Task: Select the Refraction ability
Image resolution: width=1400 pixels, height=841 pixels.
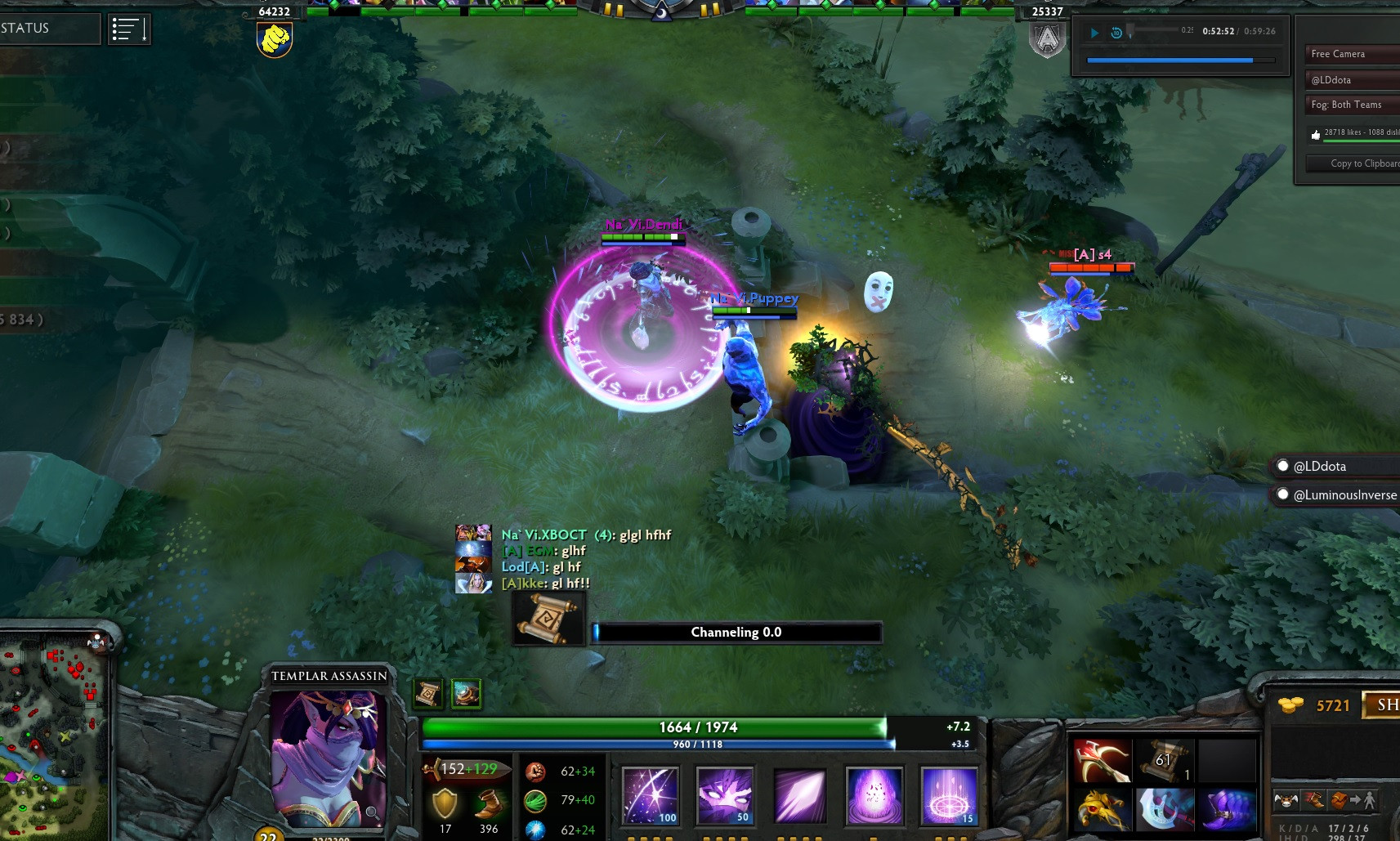Action: 650,795
